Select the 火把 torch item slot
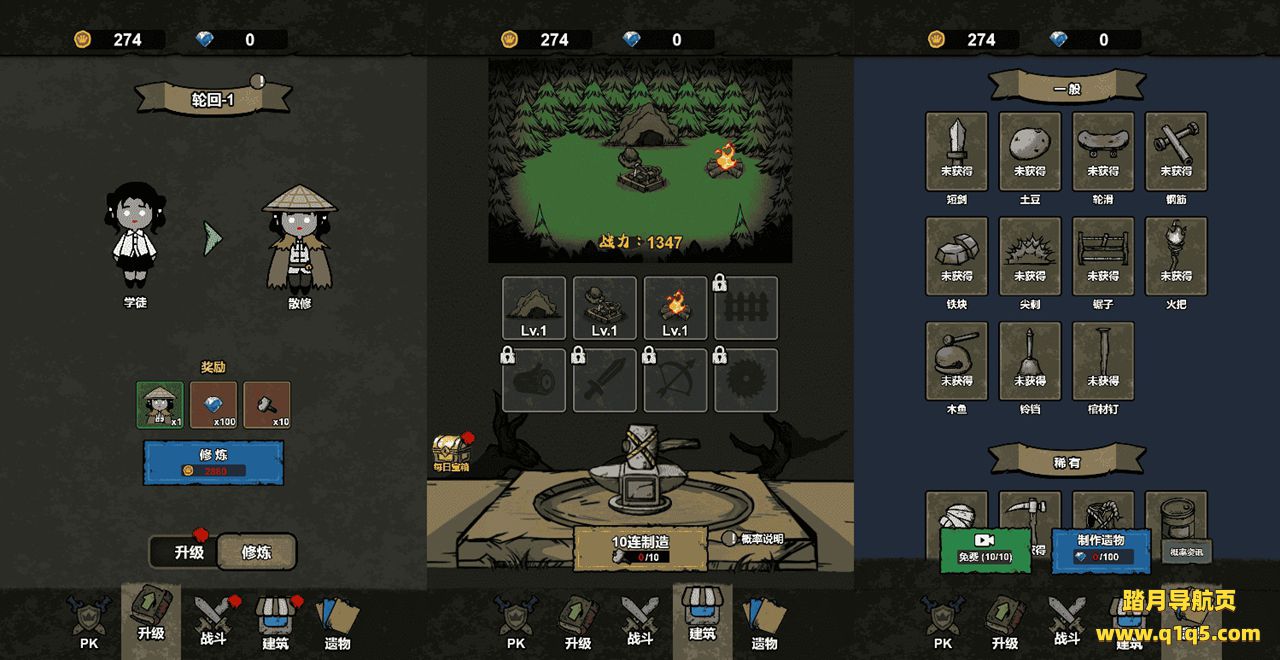 (x=1176, y=256)
